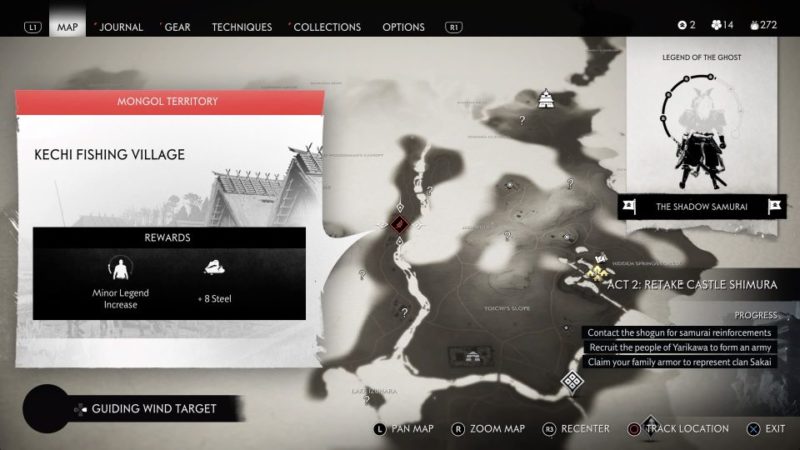Go to the Techniques tab
Viewport: 800px width, 450px height.
coord(241,27)
